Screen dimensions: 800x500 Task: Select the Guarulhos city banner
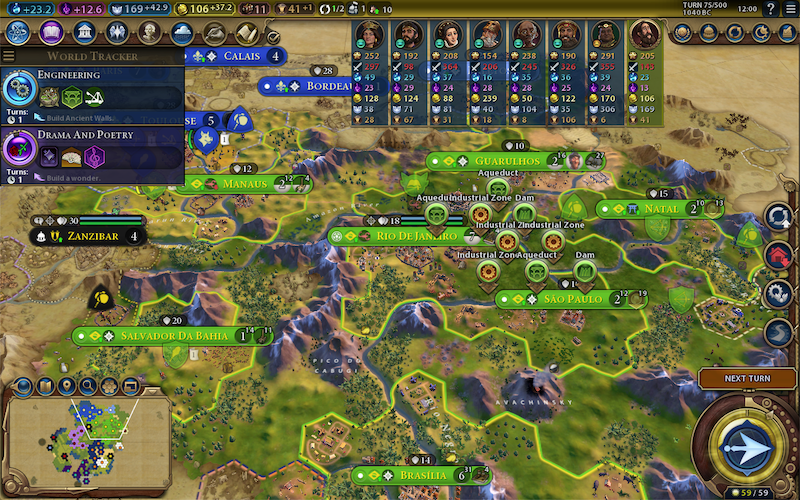click(x=510, y=161)
